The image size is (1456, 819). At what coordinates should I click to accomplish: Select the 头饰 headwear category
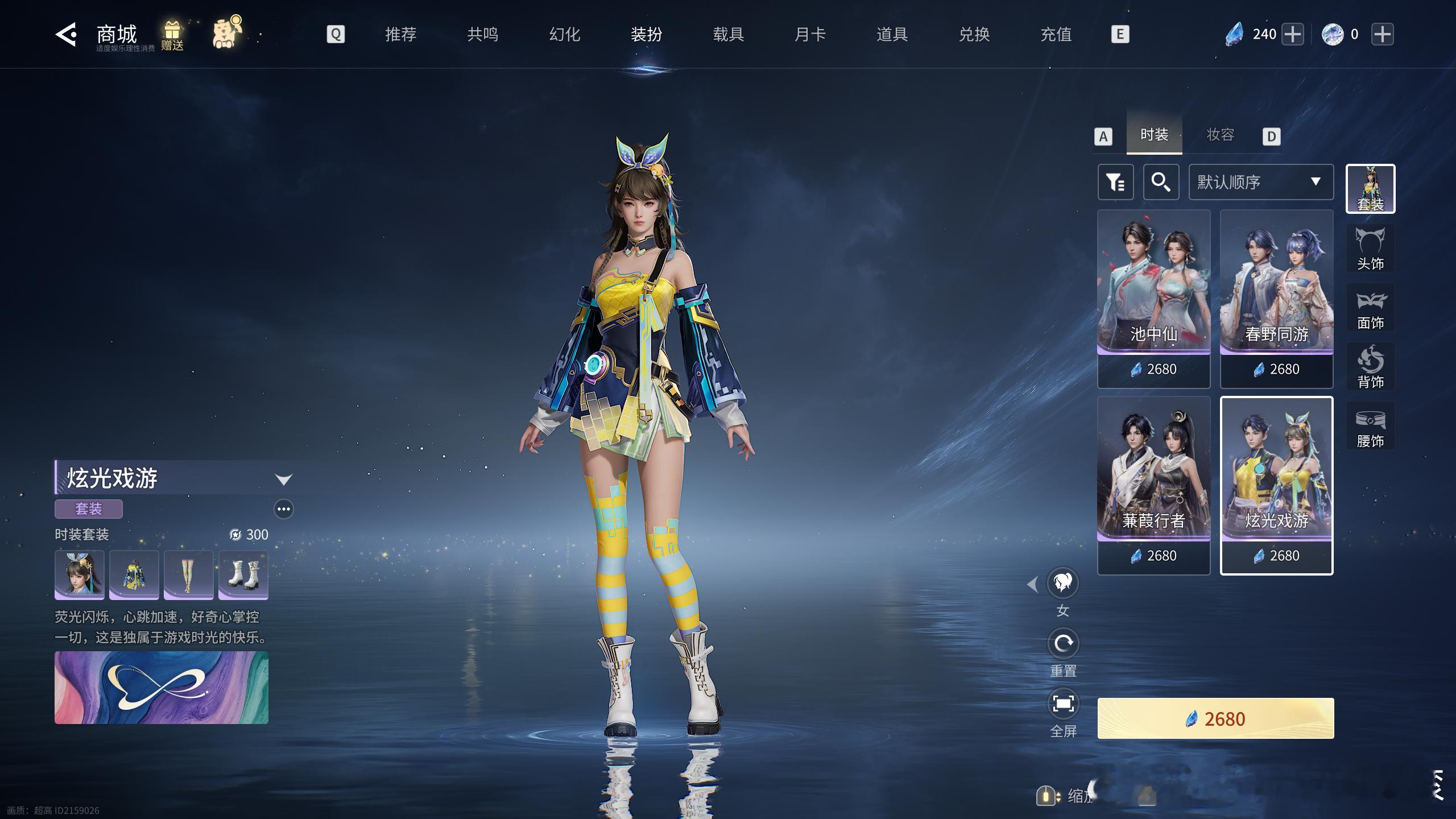tap(1370, 249)
